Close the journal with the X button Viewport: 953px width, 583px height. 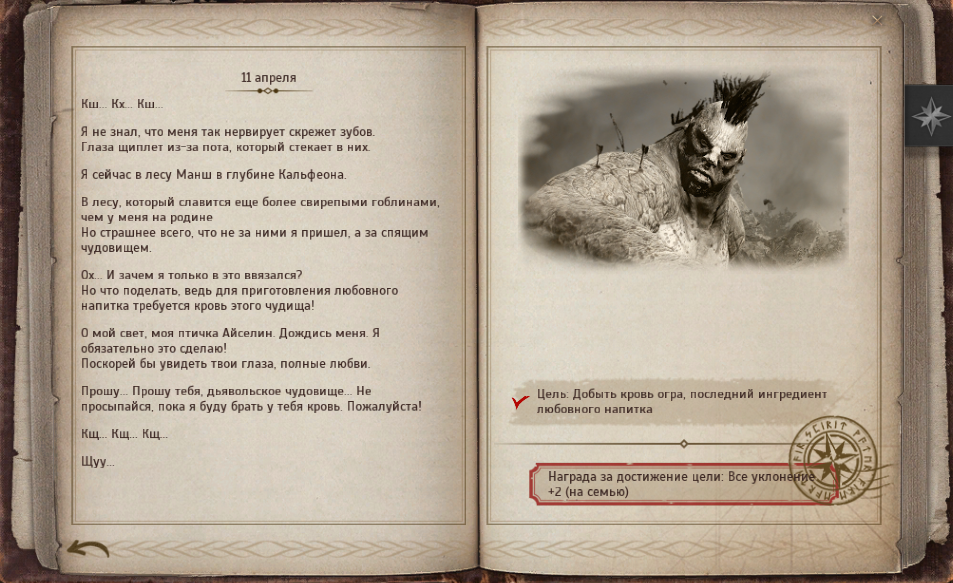[877, 19]
